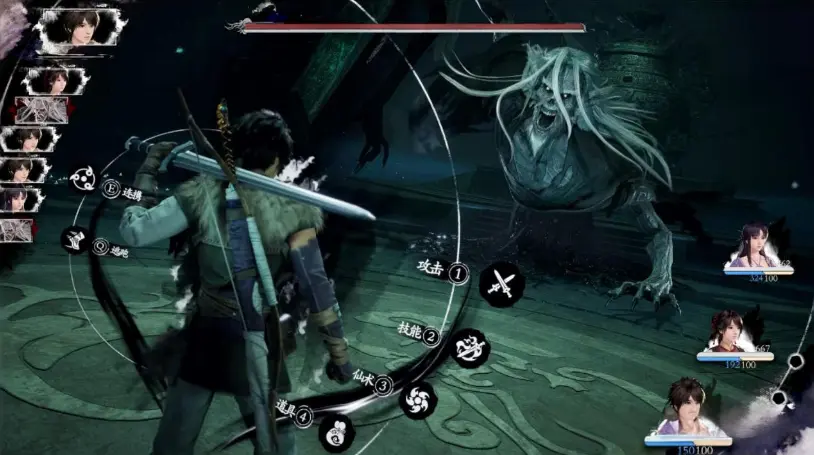Select the 逃跑 flee icon

[x=74, y=239]
